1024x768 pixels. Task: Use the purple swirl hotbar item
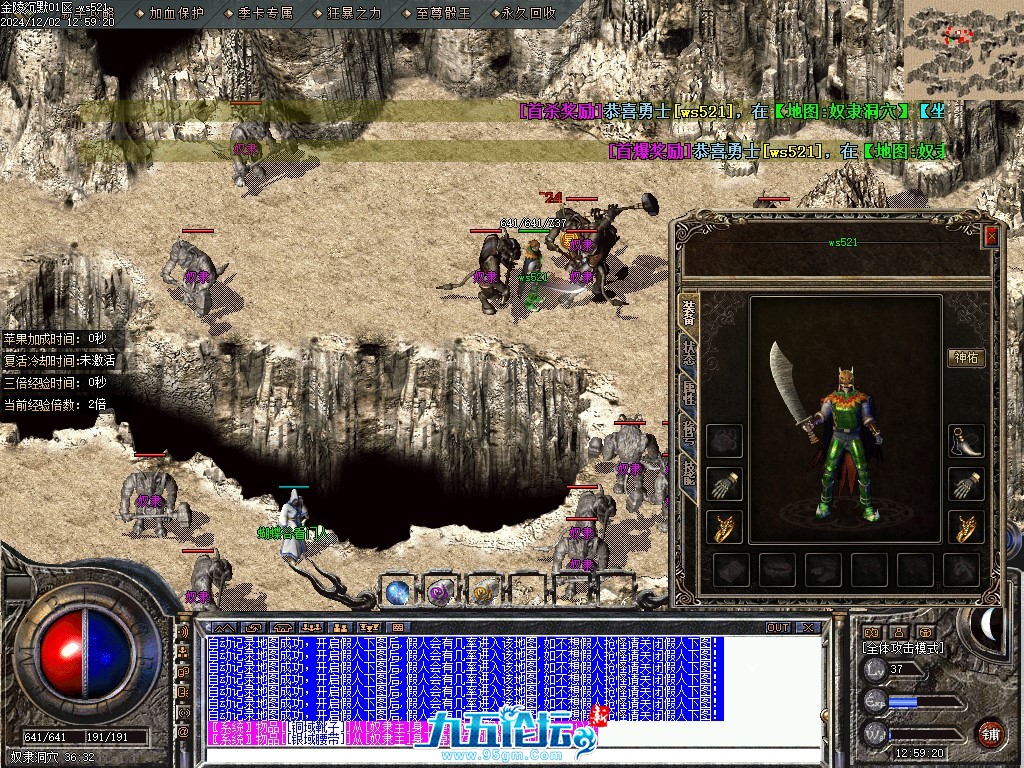point(441,591)
